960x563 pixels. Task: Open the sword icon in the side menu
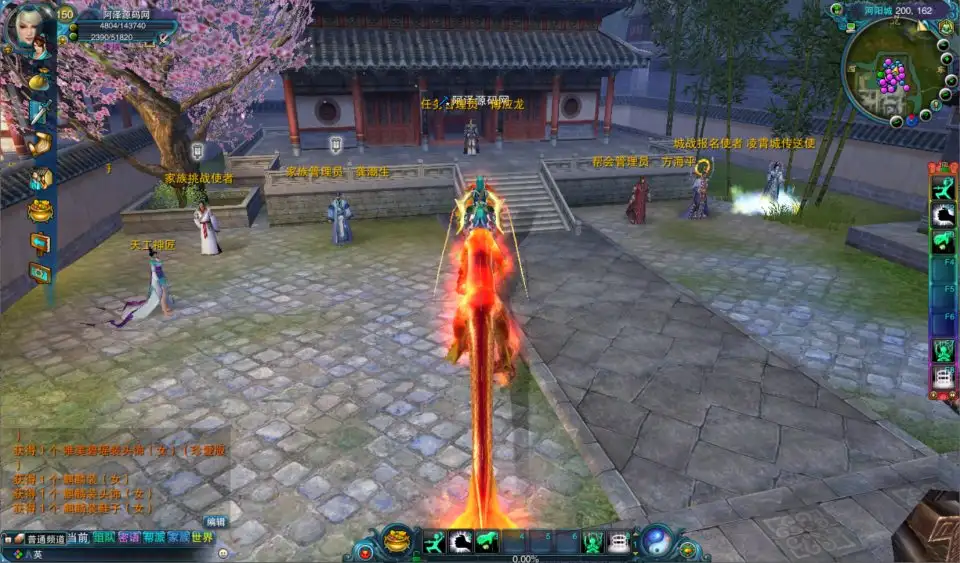point(39,111)
